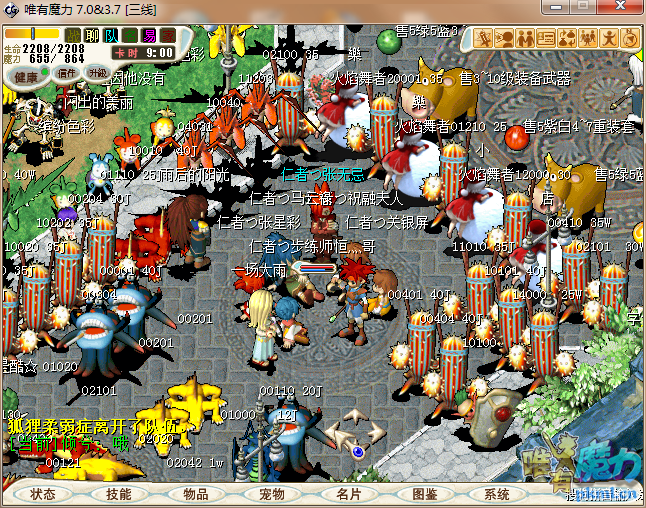The height and width of the screenshot is (508, 646).
Task: Activate the sword duel action icon
Action: [484, 39]
